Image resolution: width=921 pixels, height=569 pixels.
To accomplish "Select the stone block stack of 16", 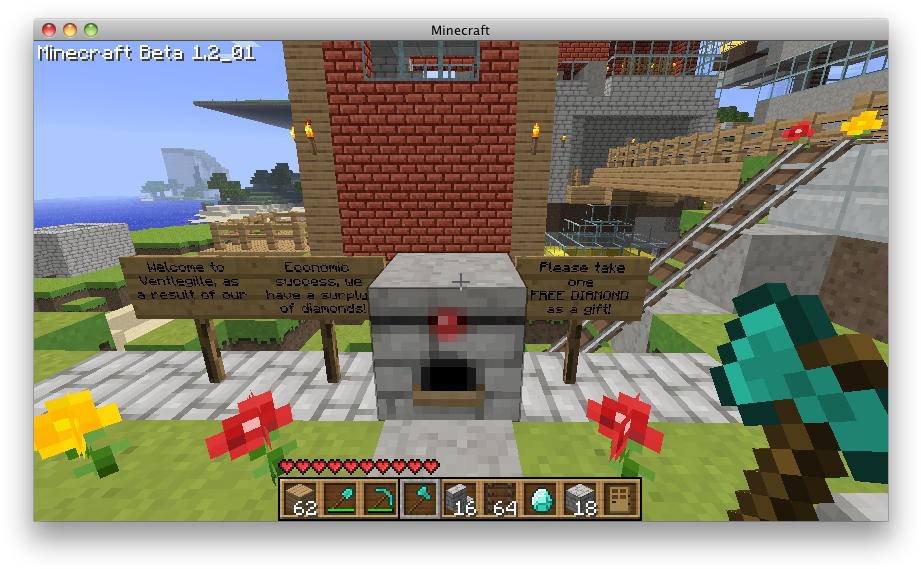I will [x=460, y=498].
